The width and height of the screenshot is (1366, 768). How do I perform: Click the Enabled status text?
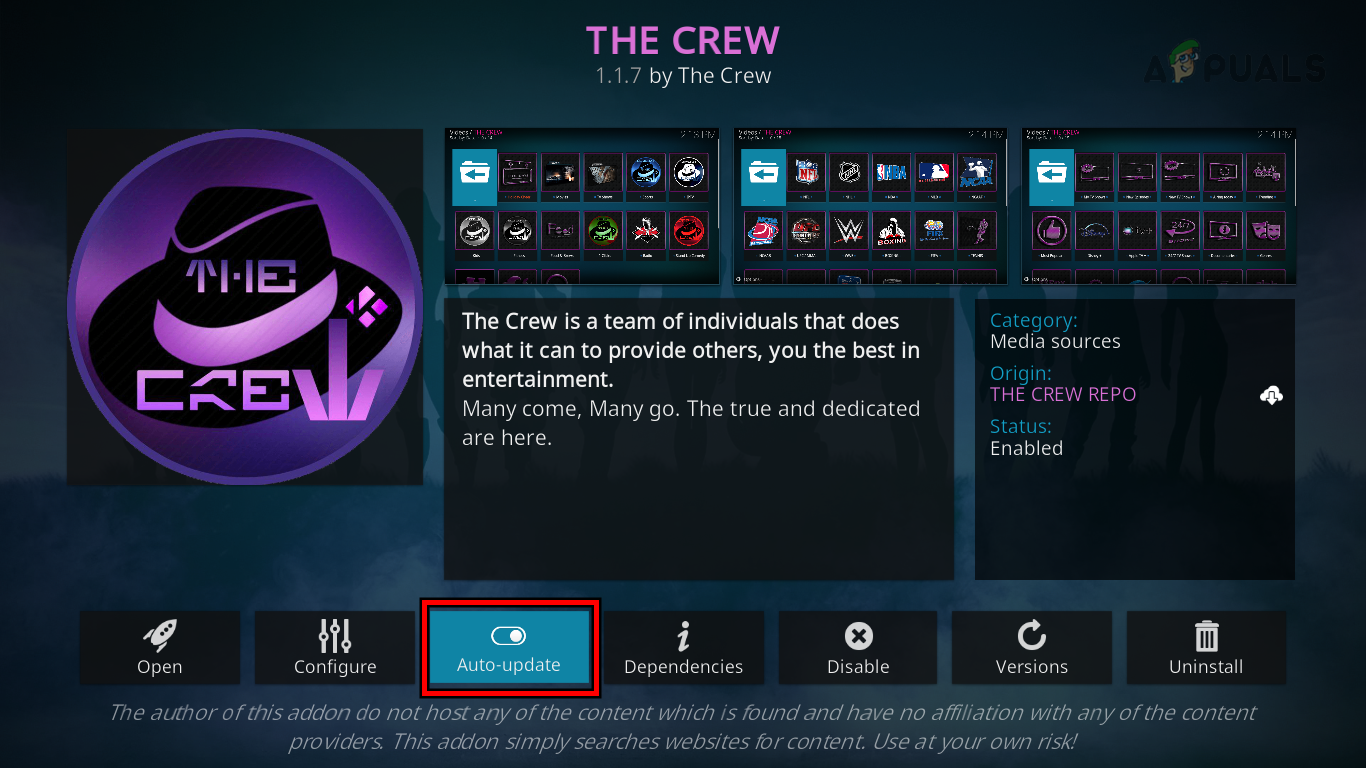(1026, 448)
